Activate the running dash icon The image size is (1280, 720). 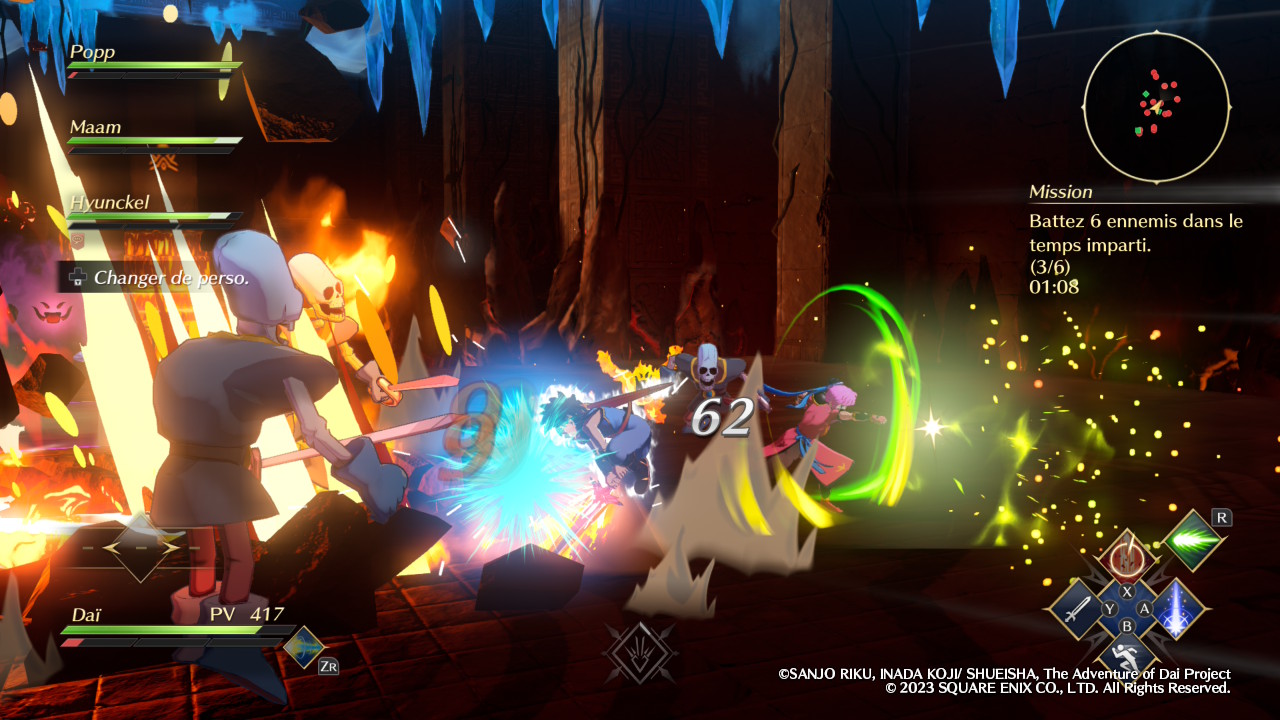(x=1127, y=657)
